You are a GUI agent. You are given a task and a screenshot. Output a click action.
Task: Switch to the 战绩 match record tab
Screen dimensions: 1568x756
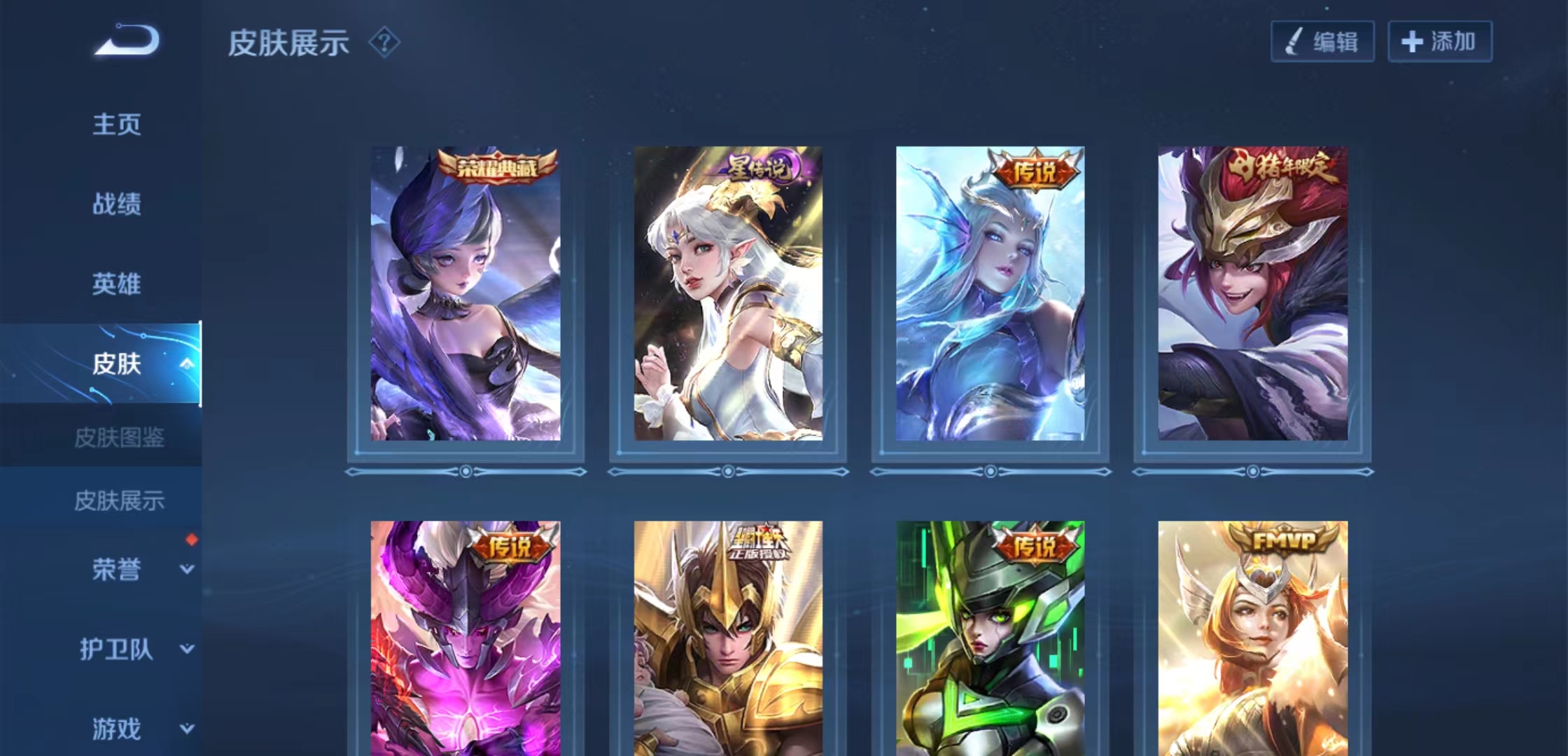click(117, 204)
